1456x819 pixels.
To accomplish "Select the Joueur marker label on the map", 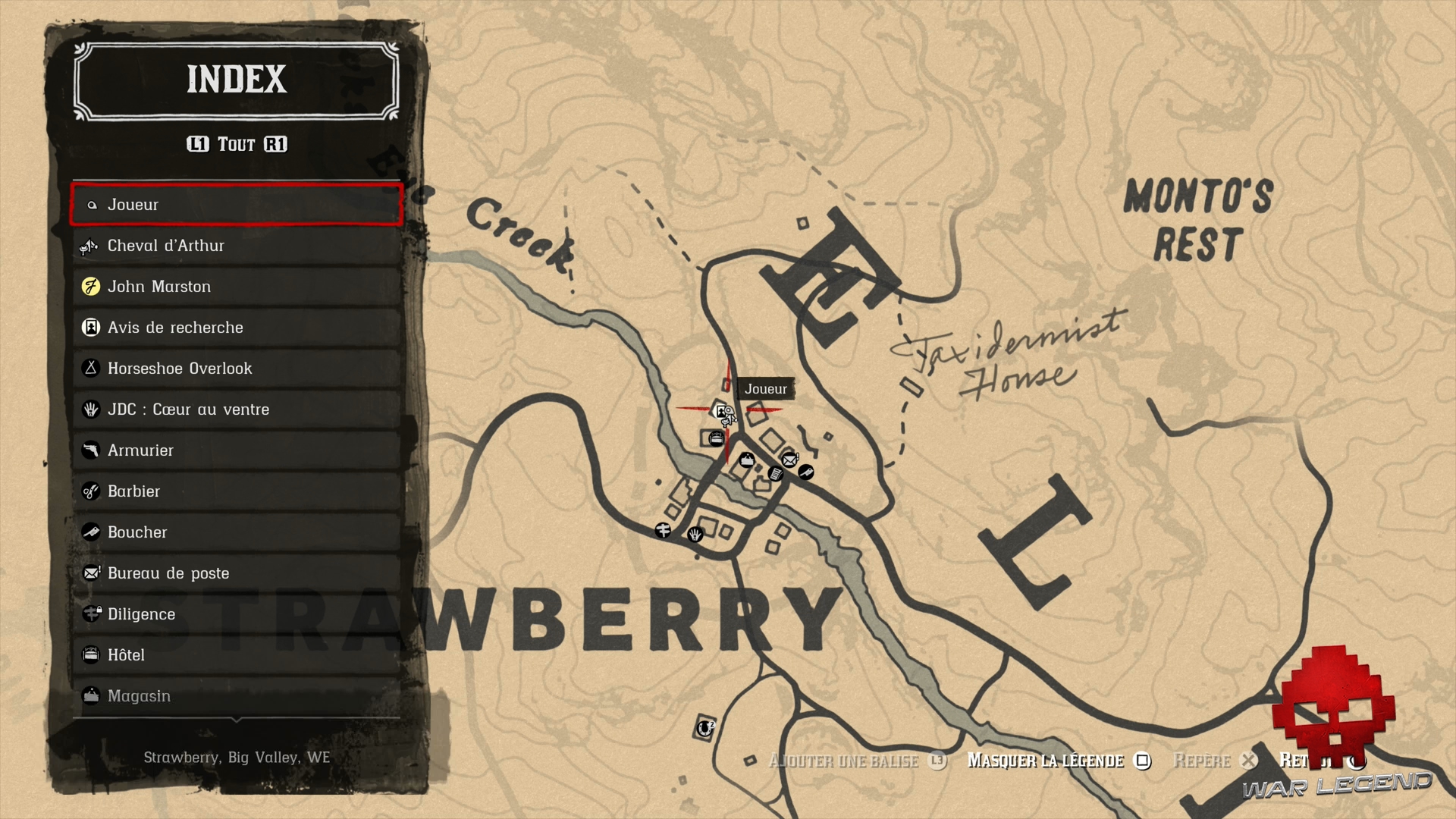I will [766, 389].
